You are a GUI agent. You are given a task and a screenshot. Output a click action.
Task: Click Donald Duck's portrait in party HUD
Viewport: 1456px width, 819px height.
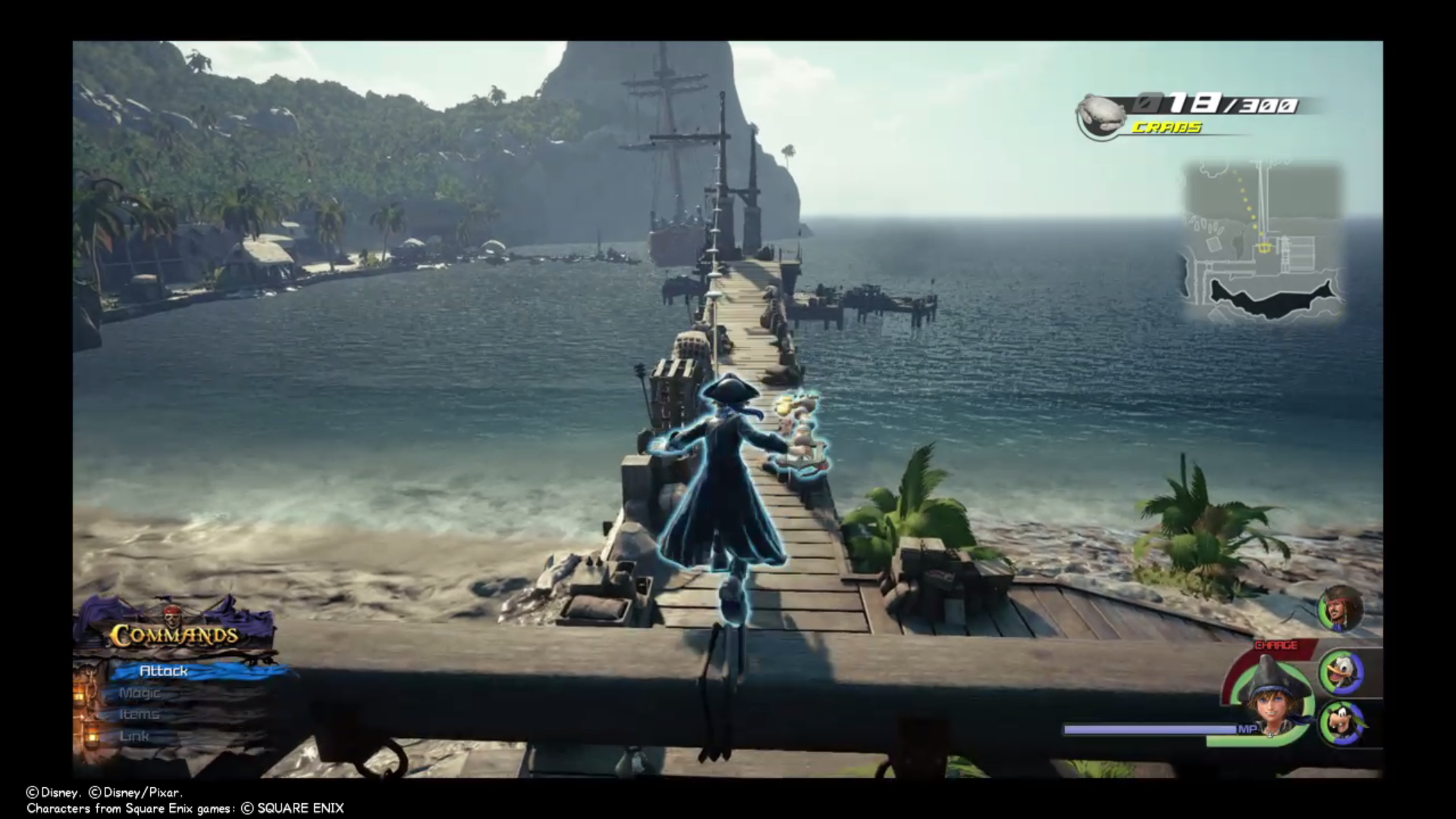point(1341,672)
